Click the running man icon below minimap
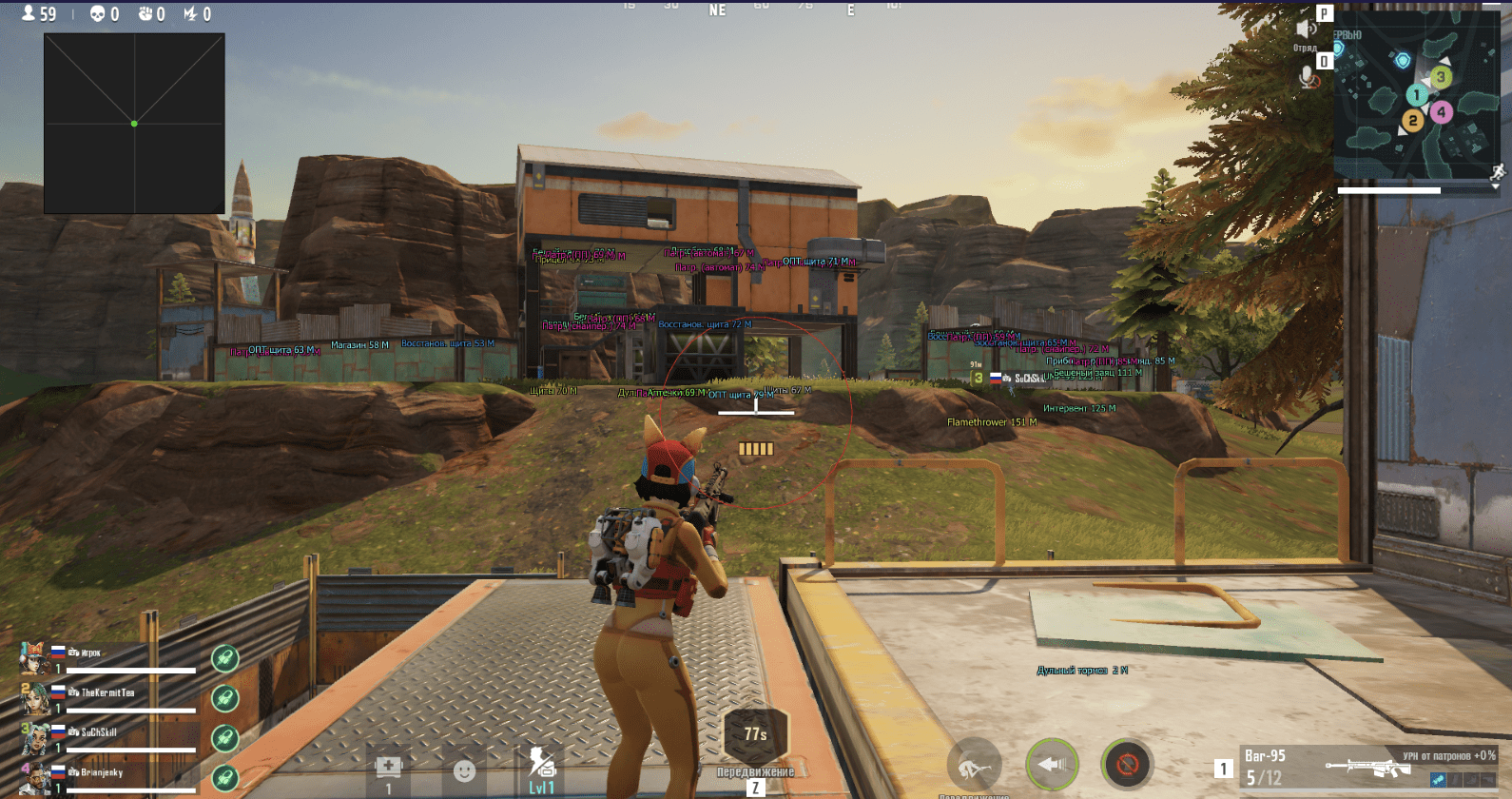 (x=1498, y=172)
